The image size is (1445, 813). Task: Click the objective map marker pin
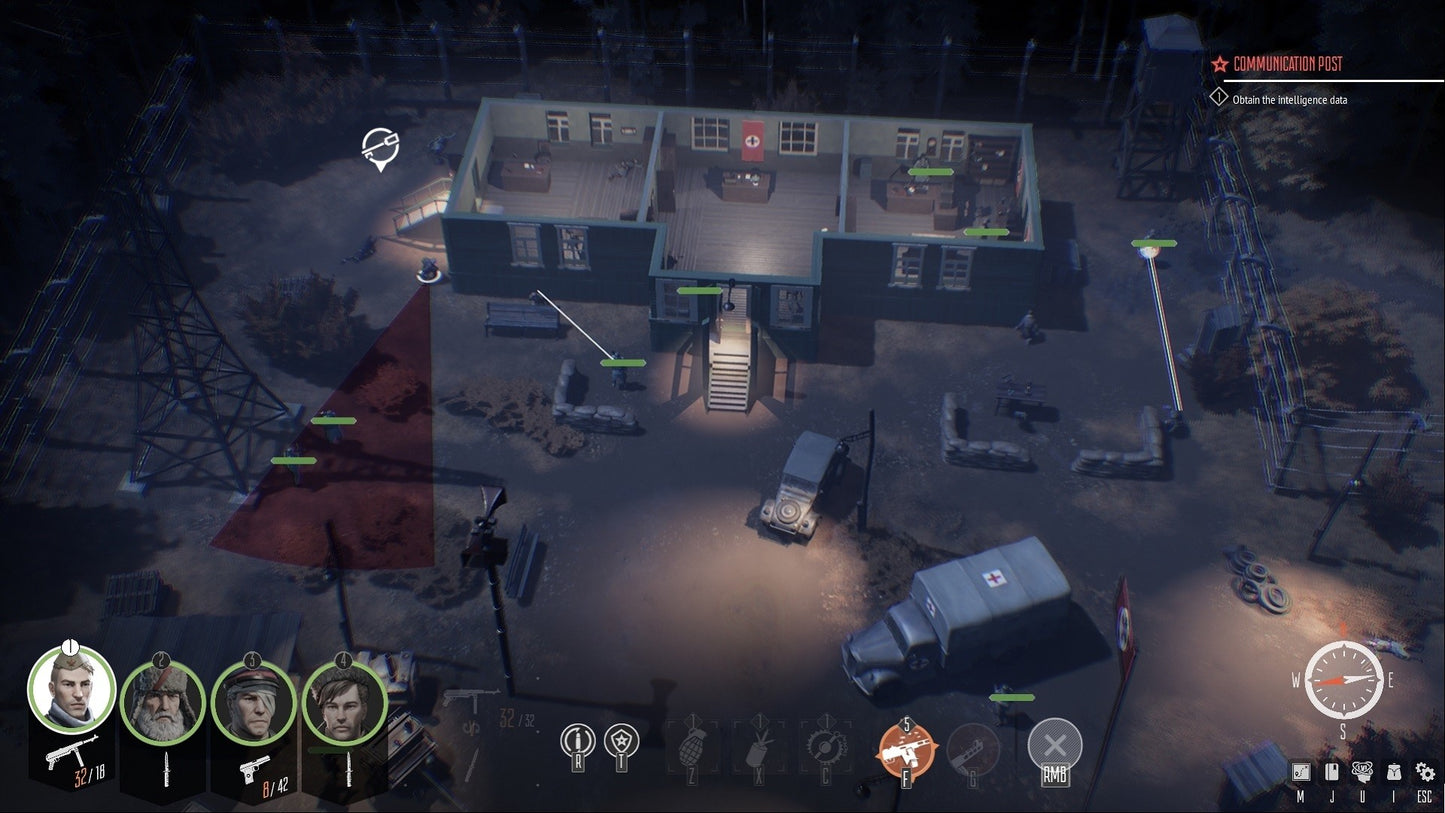point(379,148)
